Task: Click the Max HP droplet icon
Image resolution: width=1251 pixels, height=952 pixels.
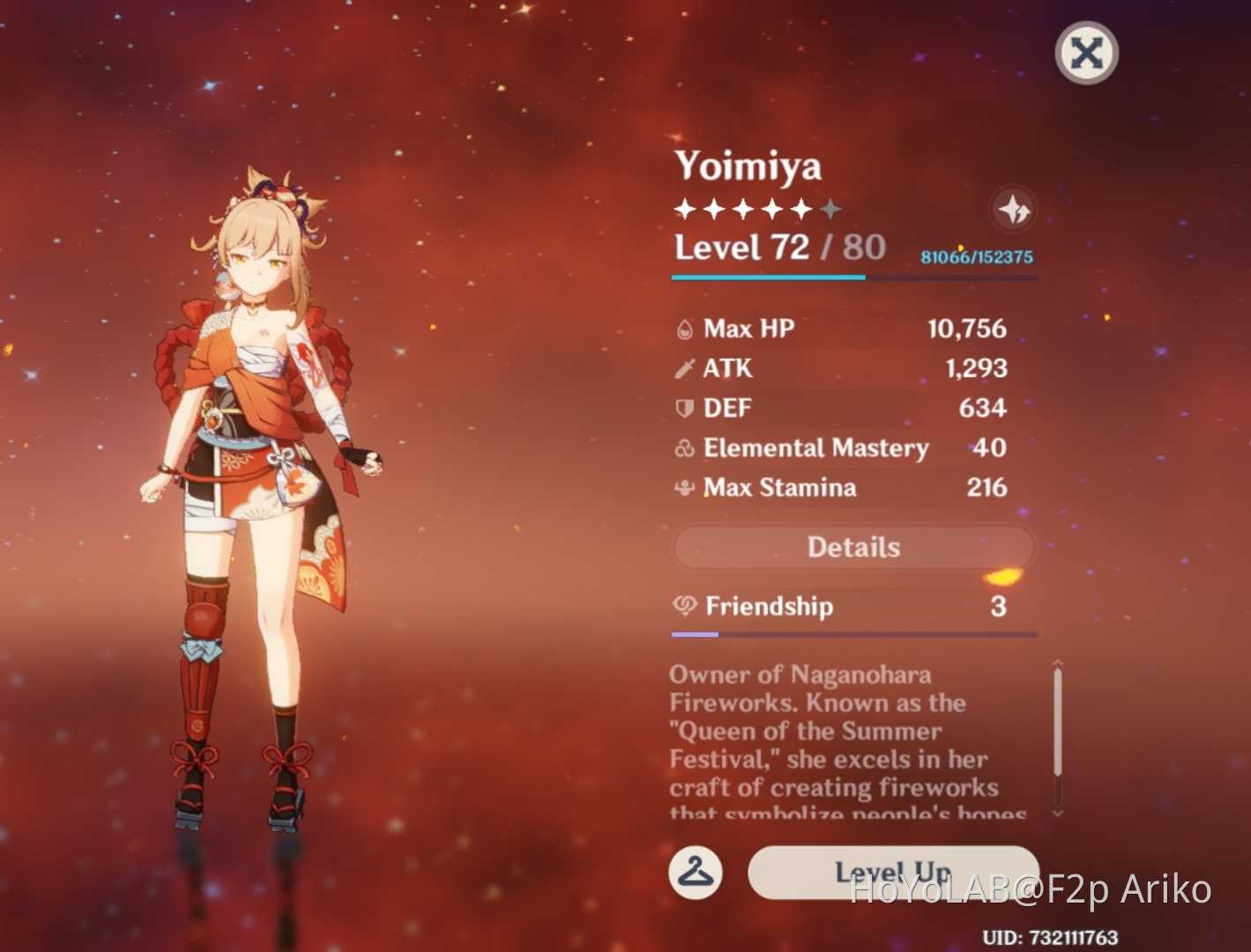Action: (682, 328)
